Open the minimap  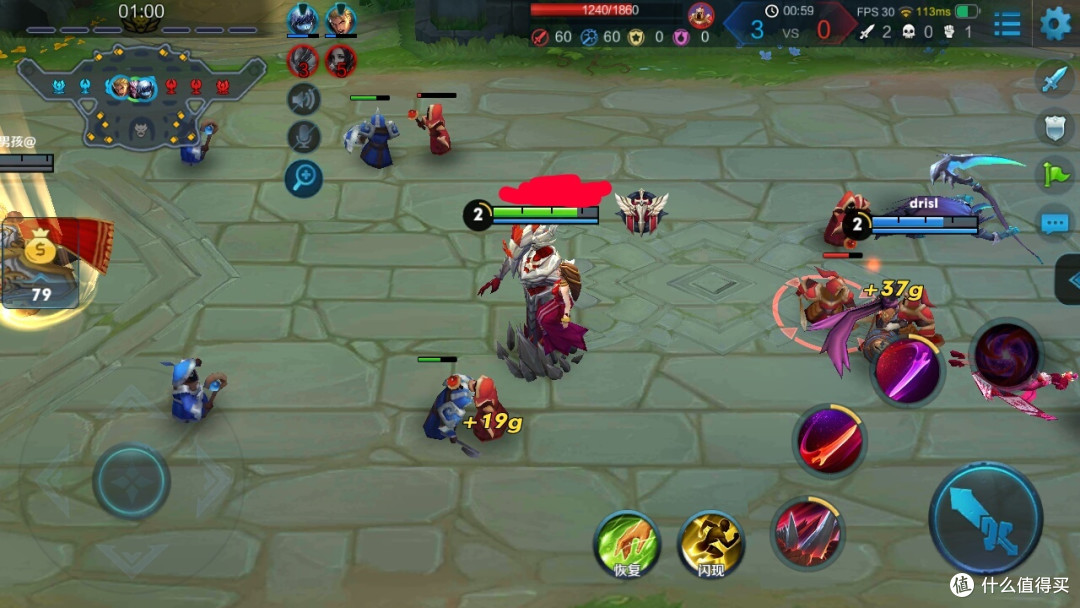(141, 95)
